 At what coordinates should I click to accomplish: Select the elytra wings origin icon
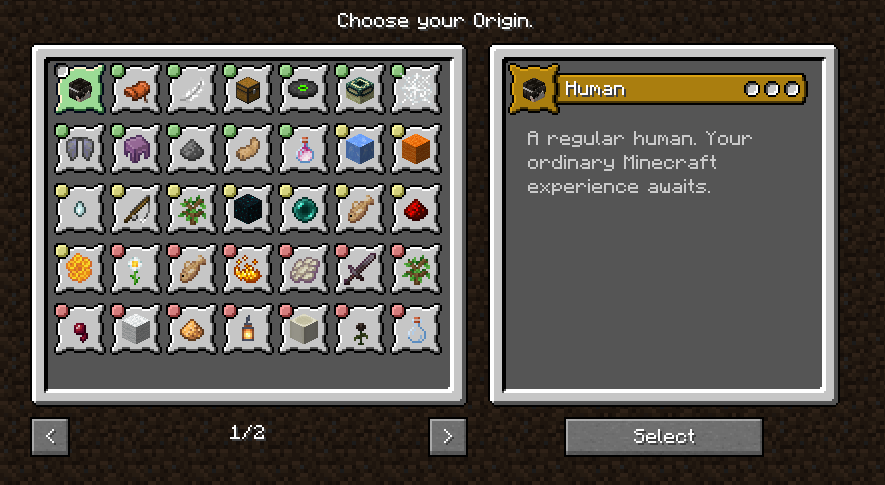click(x=80, y=151)
